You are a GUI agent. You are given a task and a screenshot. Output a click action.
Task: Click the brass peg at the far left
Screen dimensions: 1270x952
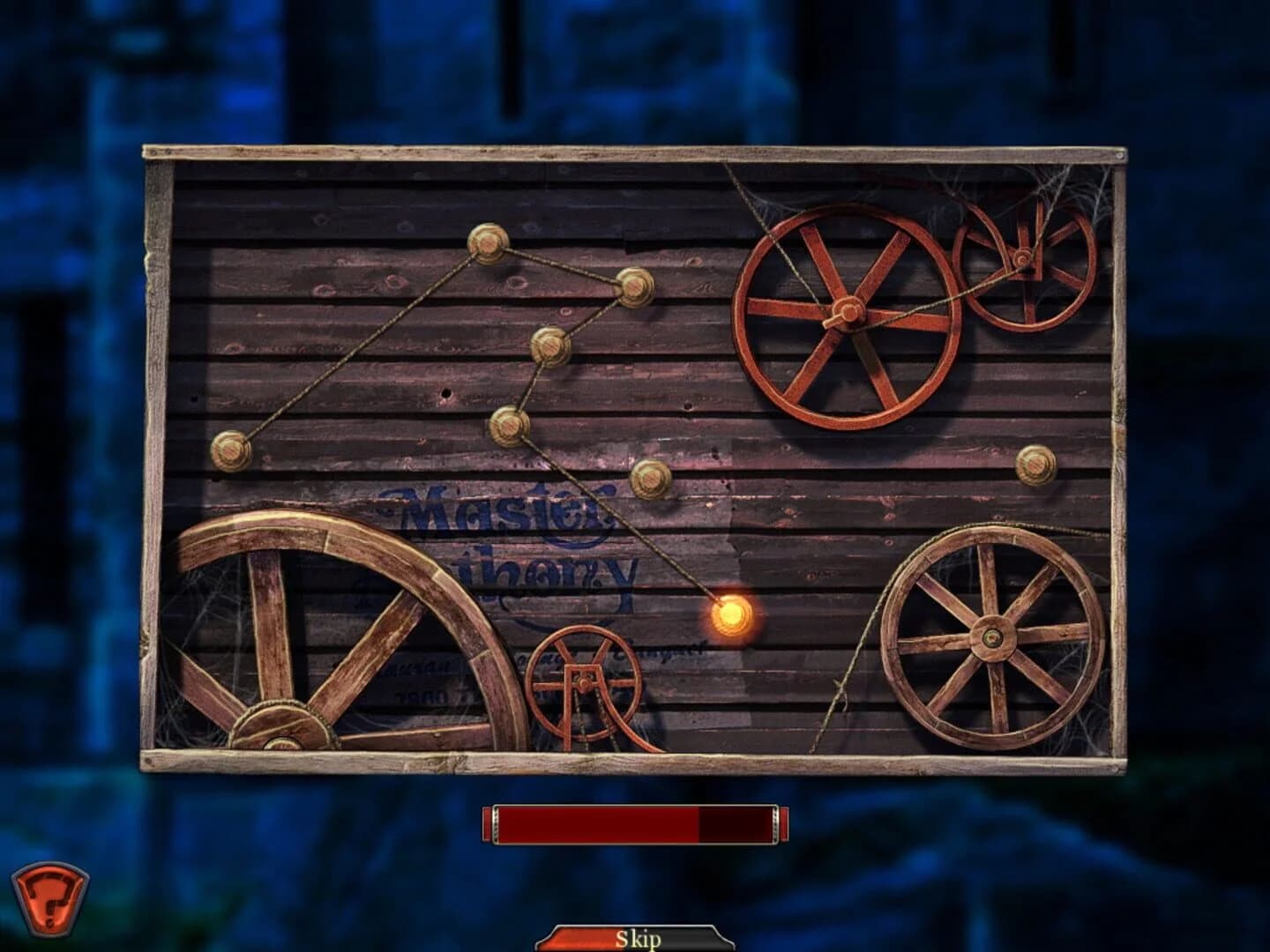[x=231, y=450]
